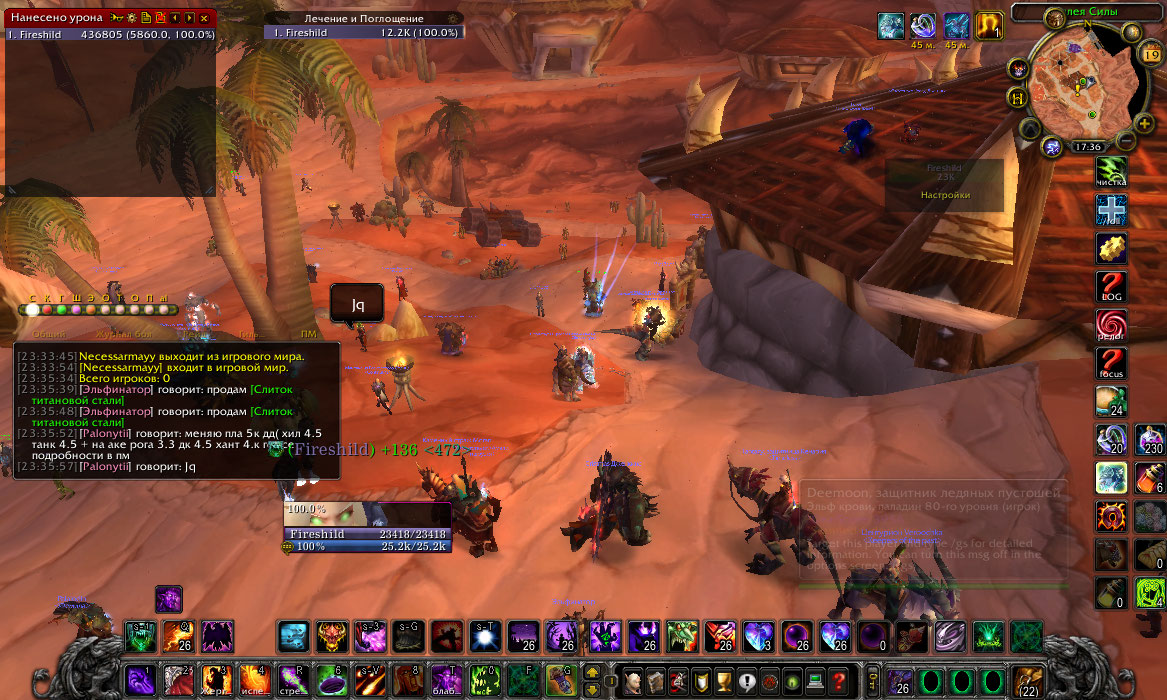
Task: Open the red question mark help button
Action: click(839, 680)
